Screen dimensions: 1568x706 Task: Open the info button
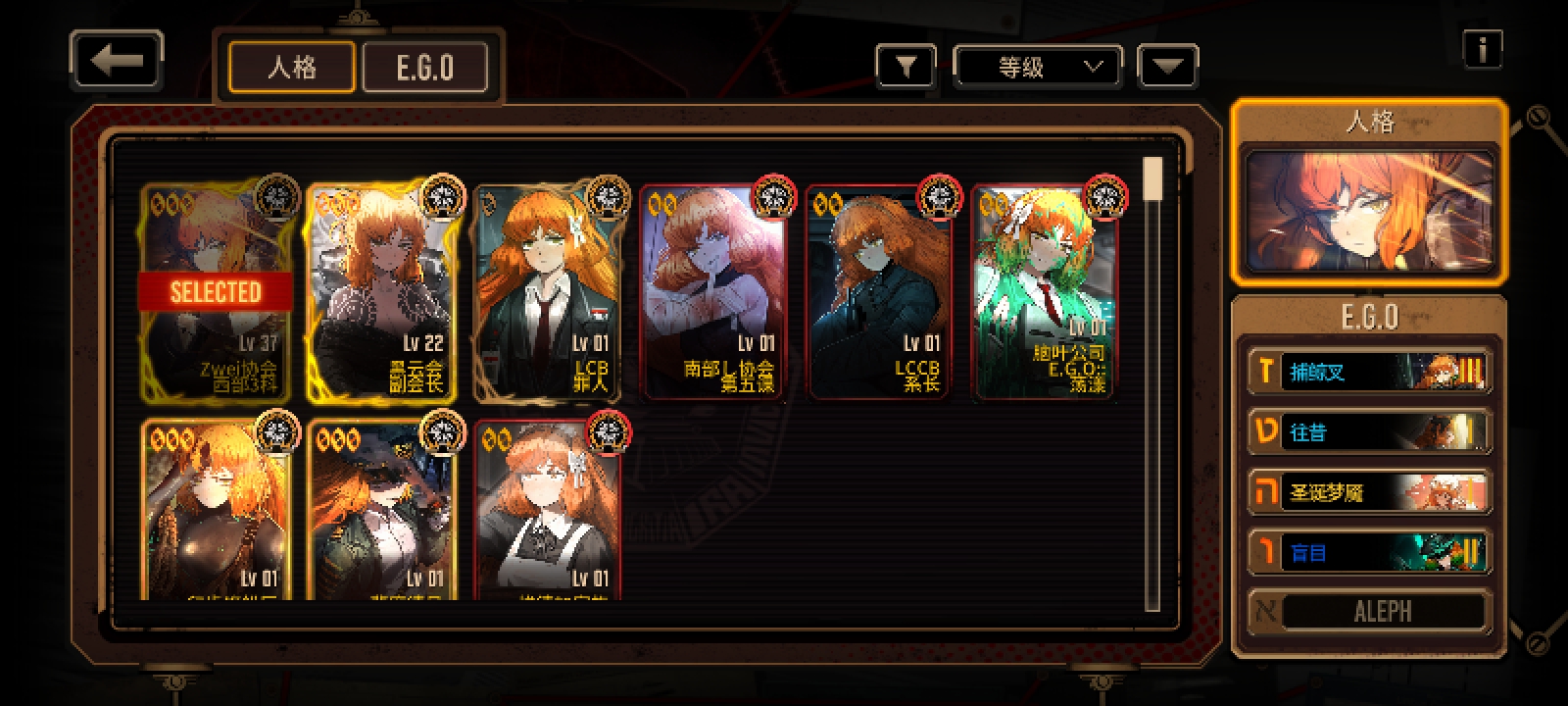[1482, 49]
